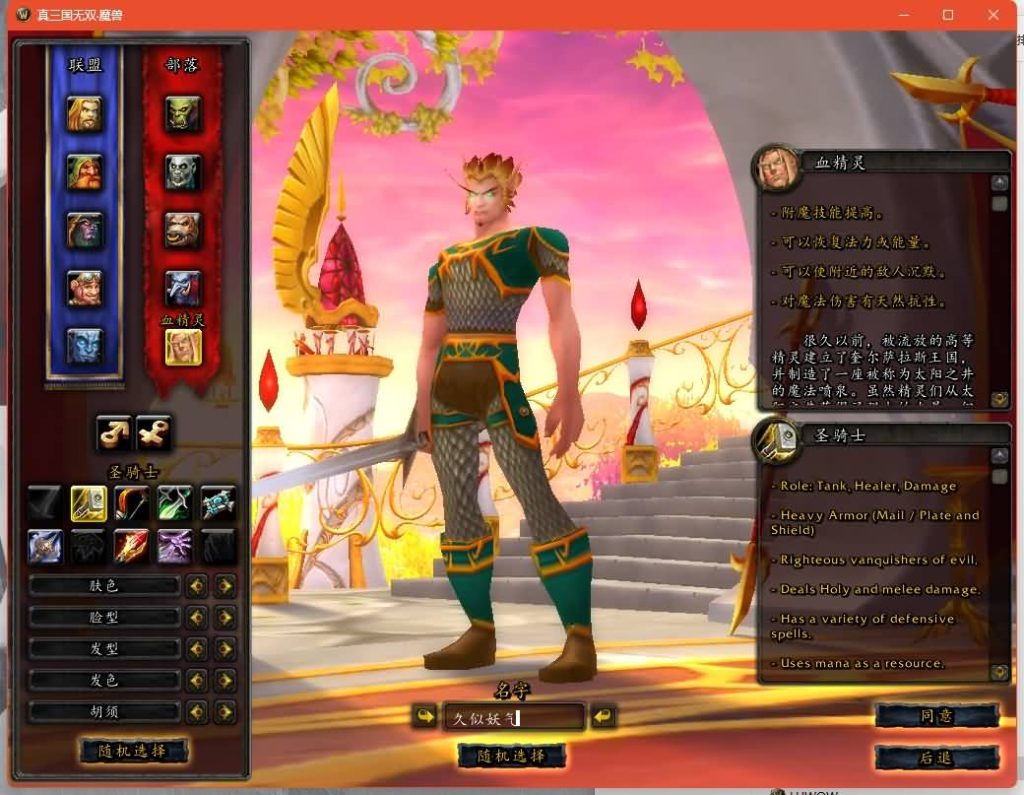
Task: Select the Human race portrait
Action: click(x=85, y=113)
